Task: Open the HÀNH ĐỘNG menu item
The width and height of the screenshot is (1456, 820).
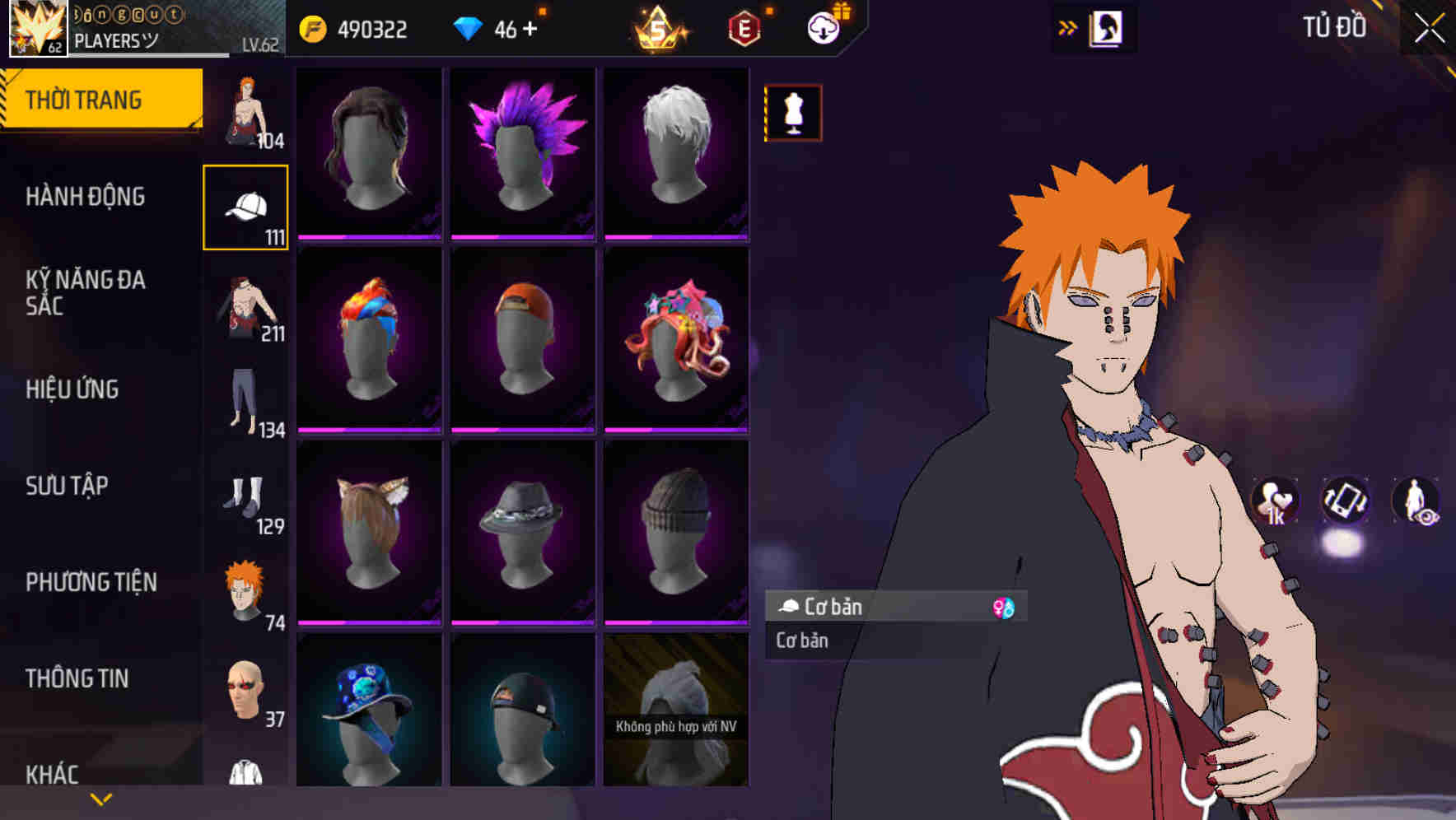Action: coord(87,198)
